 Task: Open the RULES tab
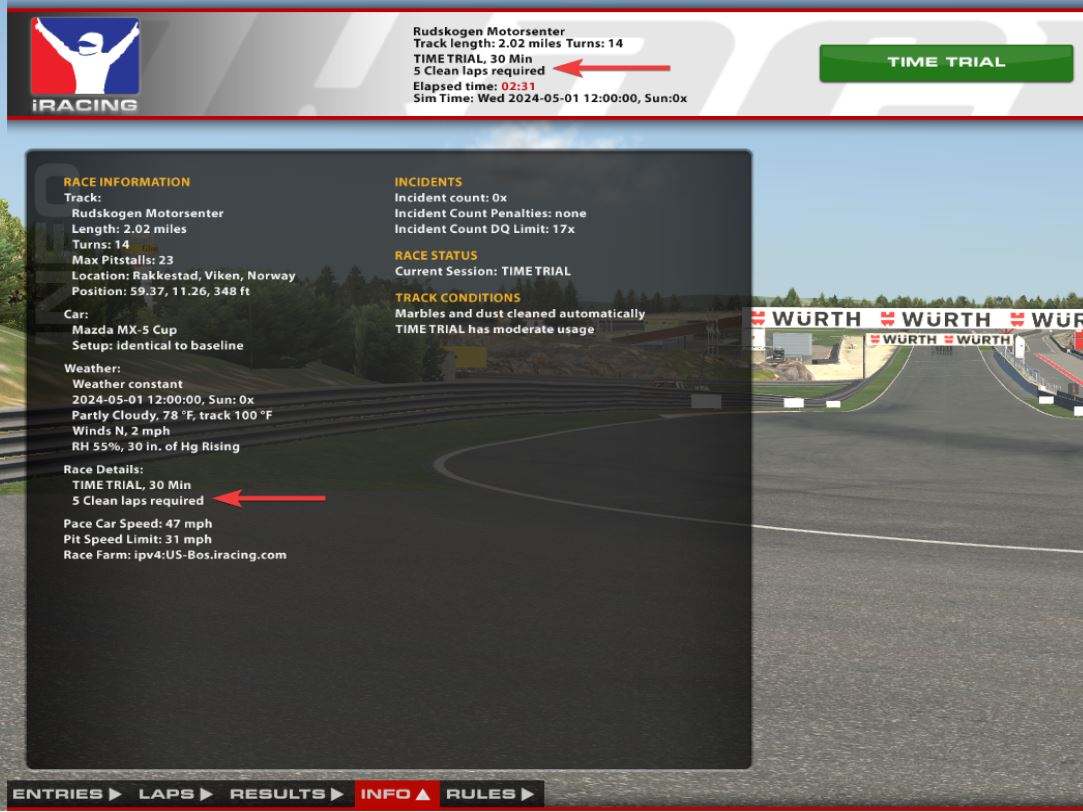490,794
